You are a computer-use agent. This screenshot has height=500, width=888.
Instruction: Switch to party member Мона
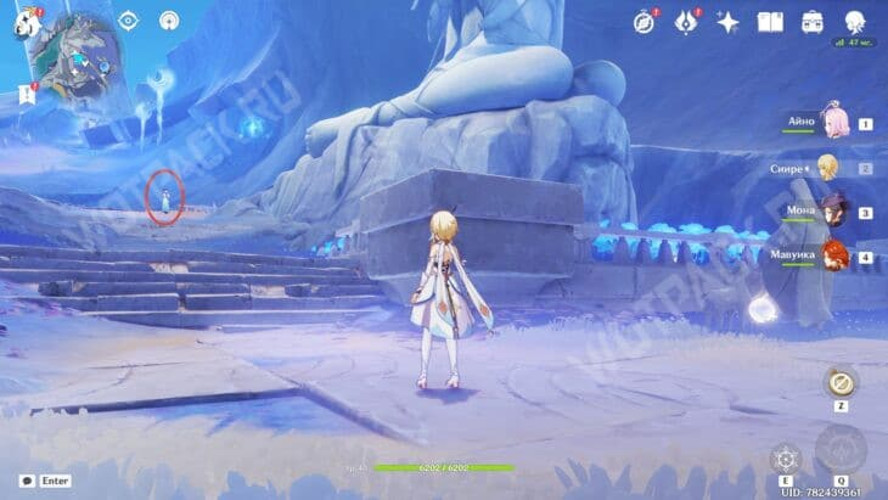833,212
